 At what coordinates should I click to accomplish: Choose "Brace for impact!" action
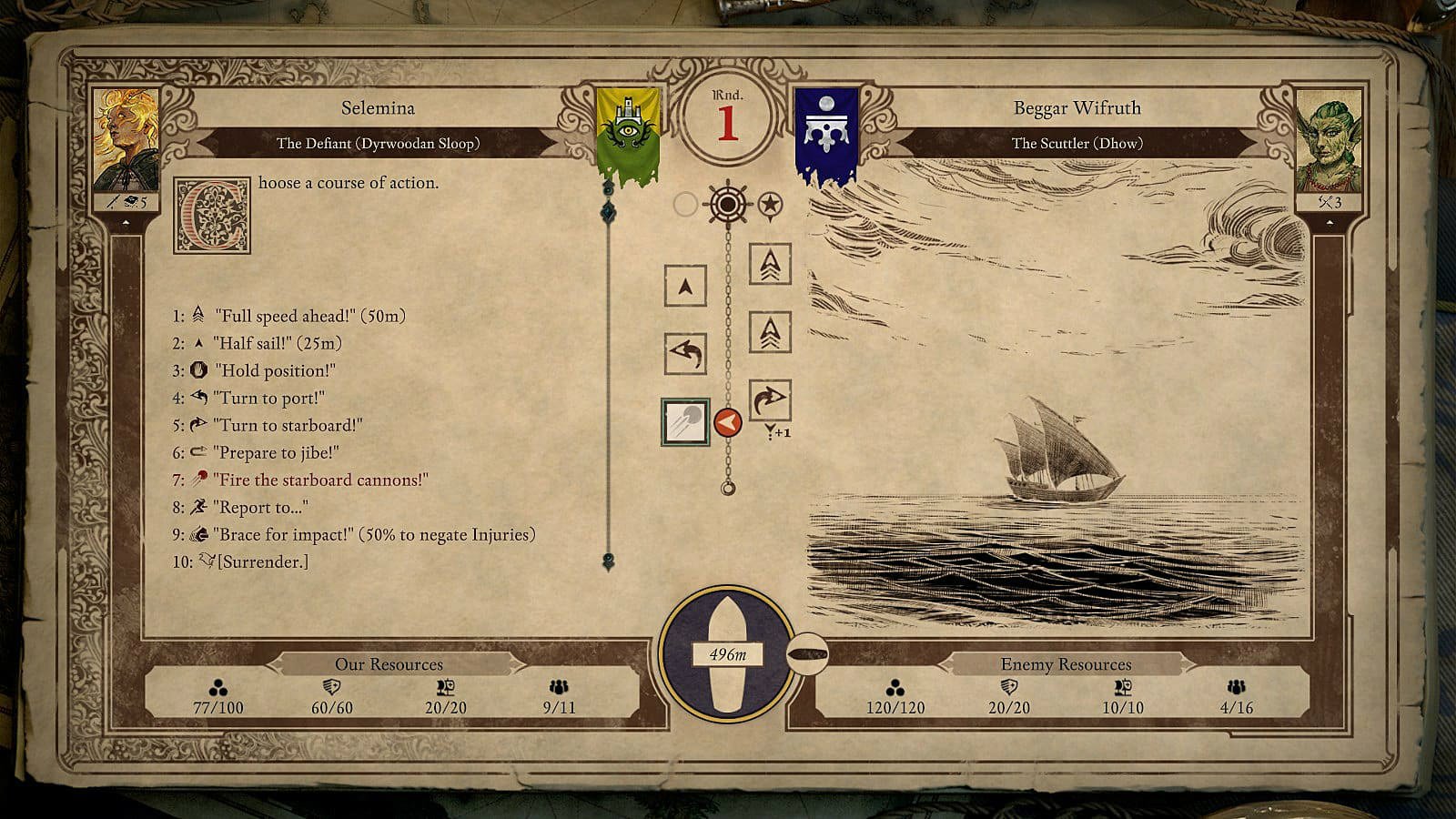pos(373,535)
